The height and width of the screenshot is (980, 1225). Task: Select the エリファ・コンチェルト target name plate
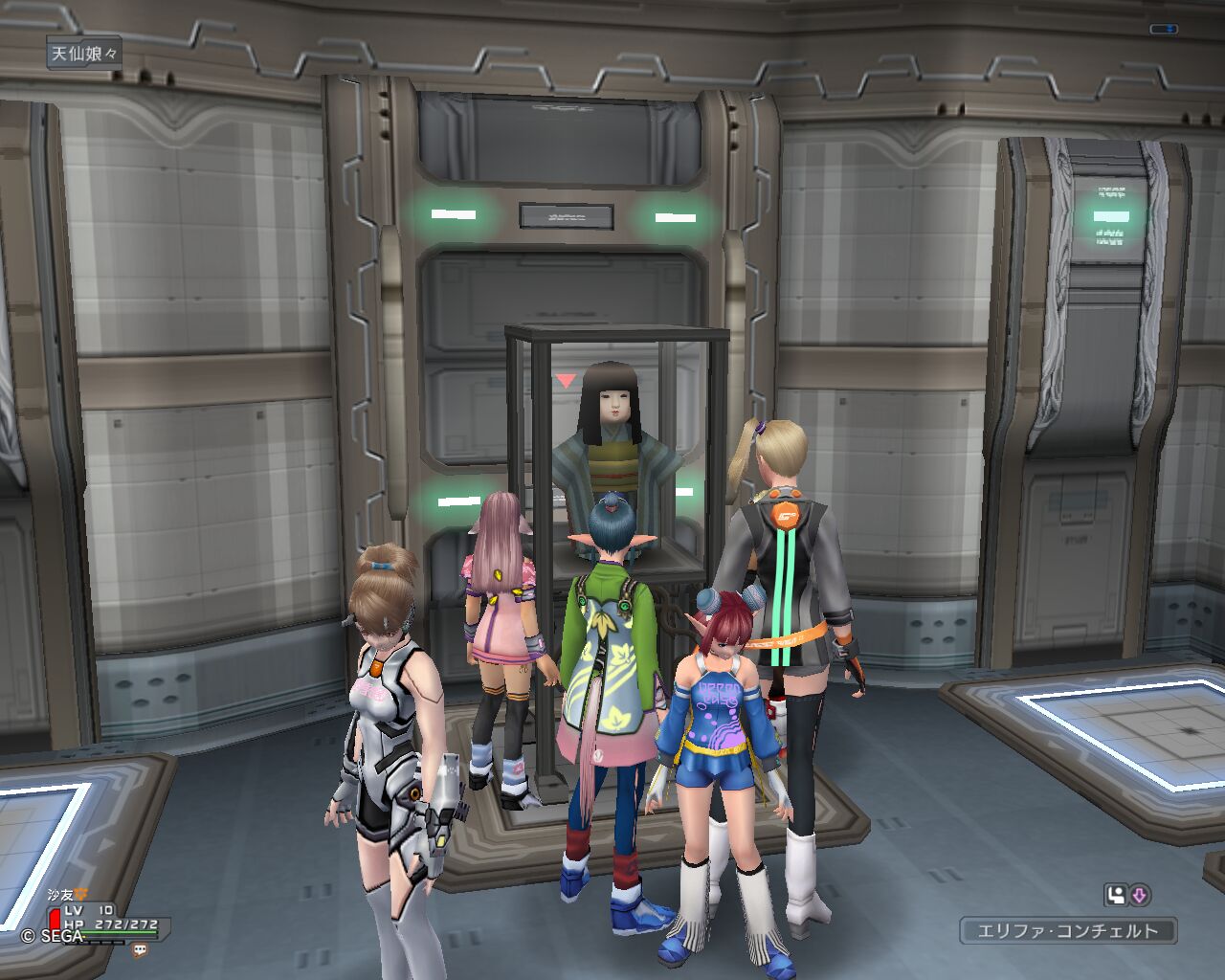click(1067, 930)
